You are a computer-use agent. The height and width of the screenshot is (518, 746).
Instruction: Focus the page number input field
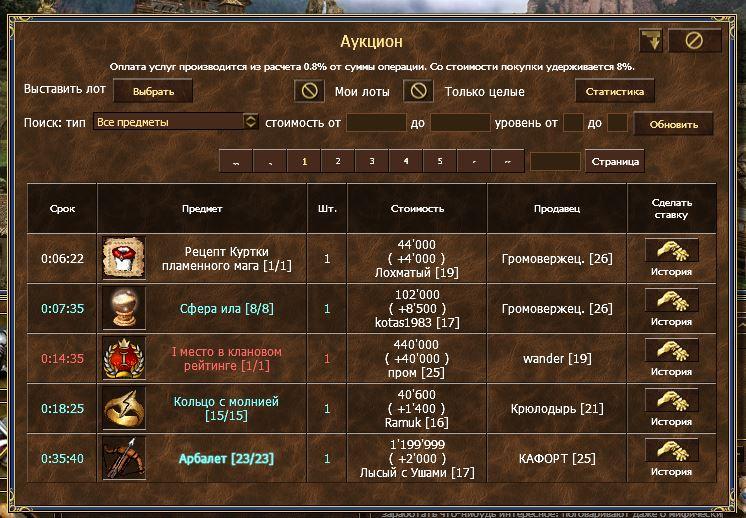[555, 161]
